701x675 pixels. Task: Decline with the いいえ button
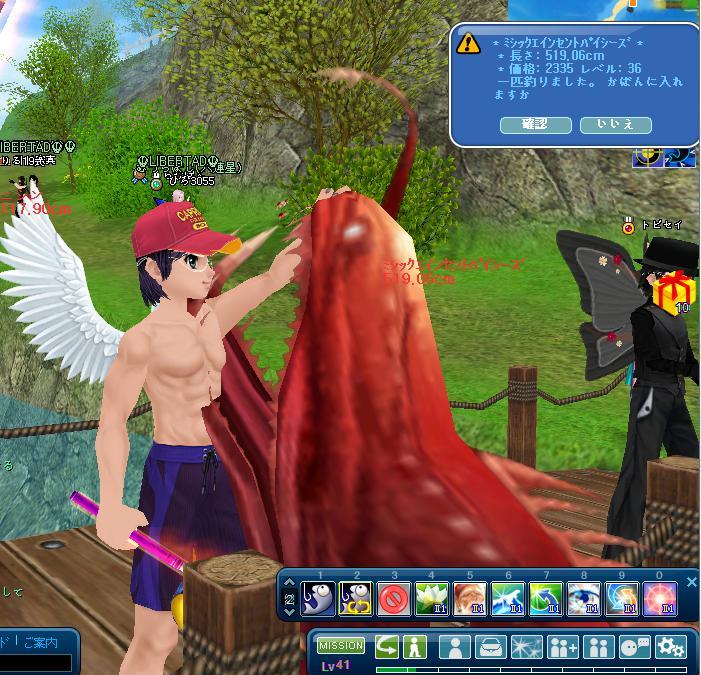pos(615,125)
